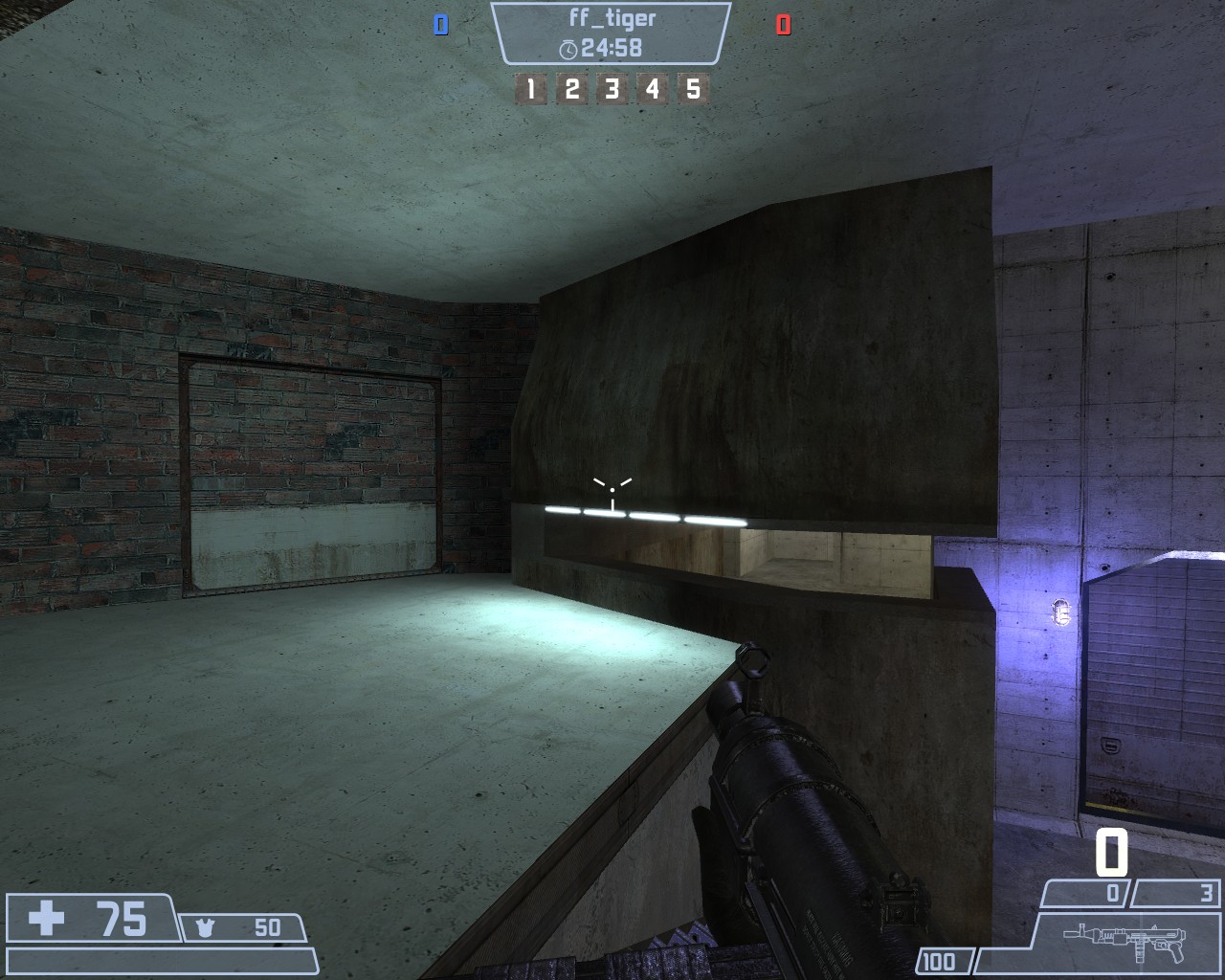
Task: Select weapon slot 1
Action: tap(530, 90)
